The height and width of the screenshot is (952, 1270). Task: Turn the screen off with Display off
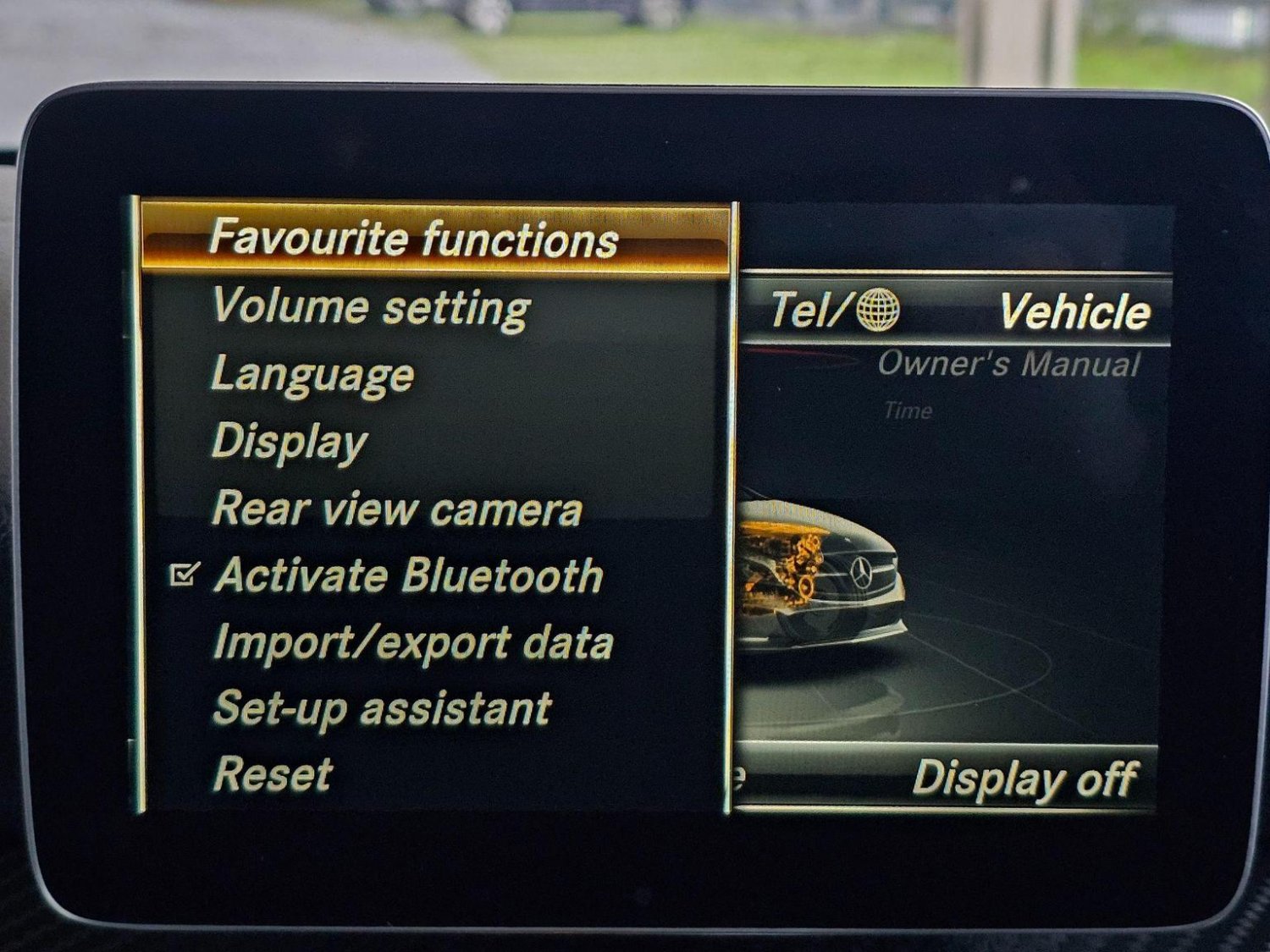click(1024, 778)
